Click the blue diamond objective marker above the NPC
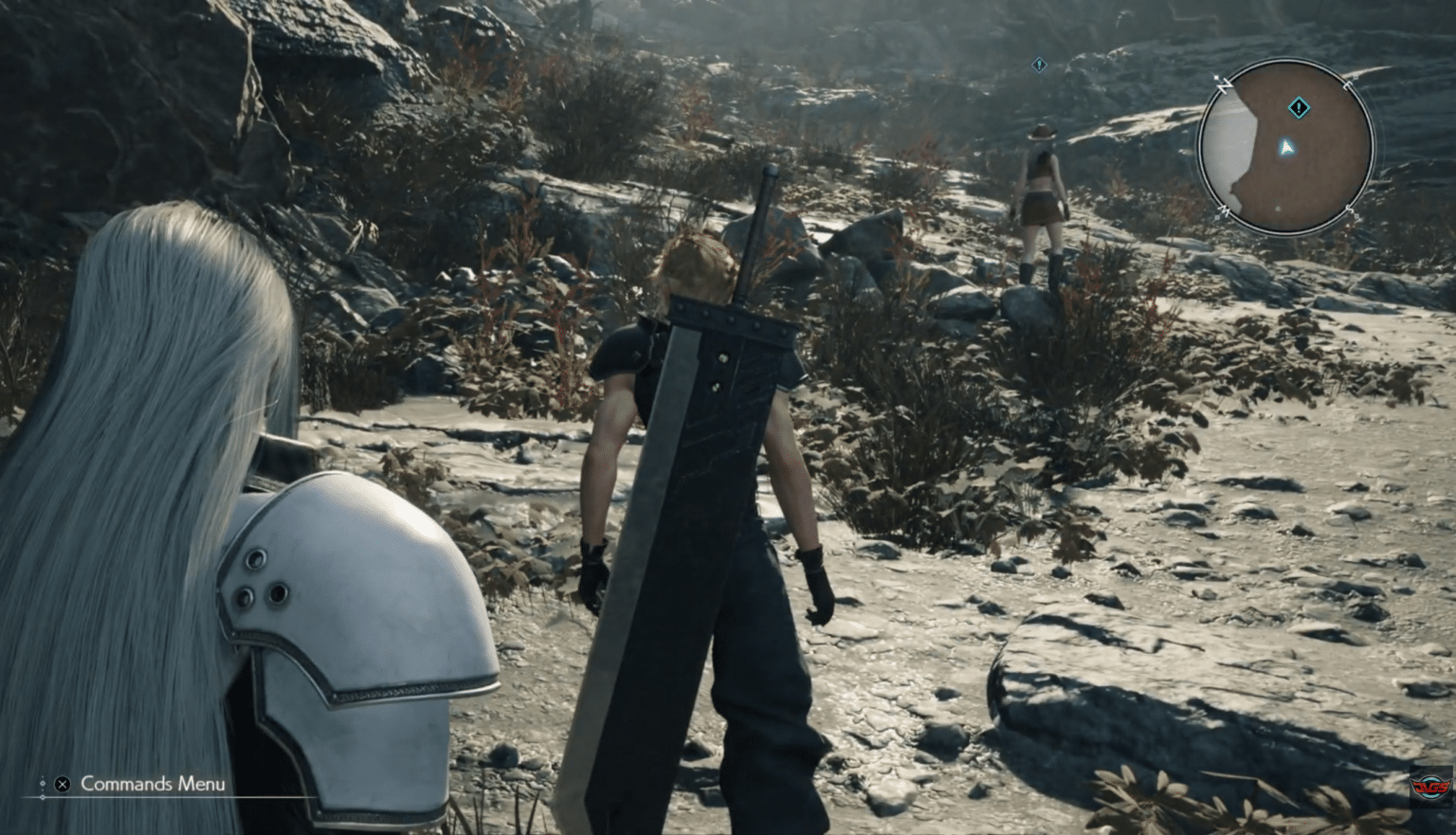This screenshot has height=835, width=1456. tap(1040, 64)
